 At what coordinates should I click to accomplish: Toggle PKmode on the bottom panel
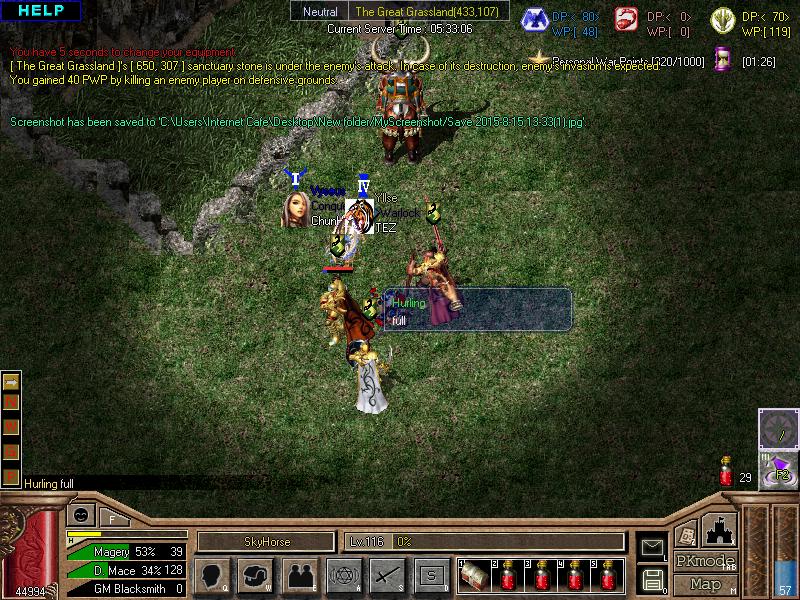(705, 561)
